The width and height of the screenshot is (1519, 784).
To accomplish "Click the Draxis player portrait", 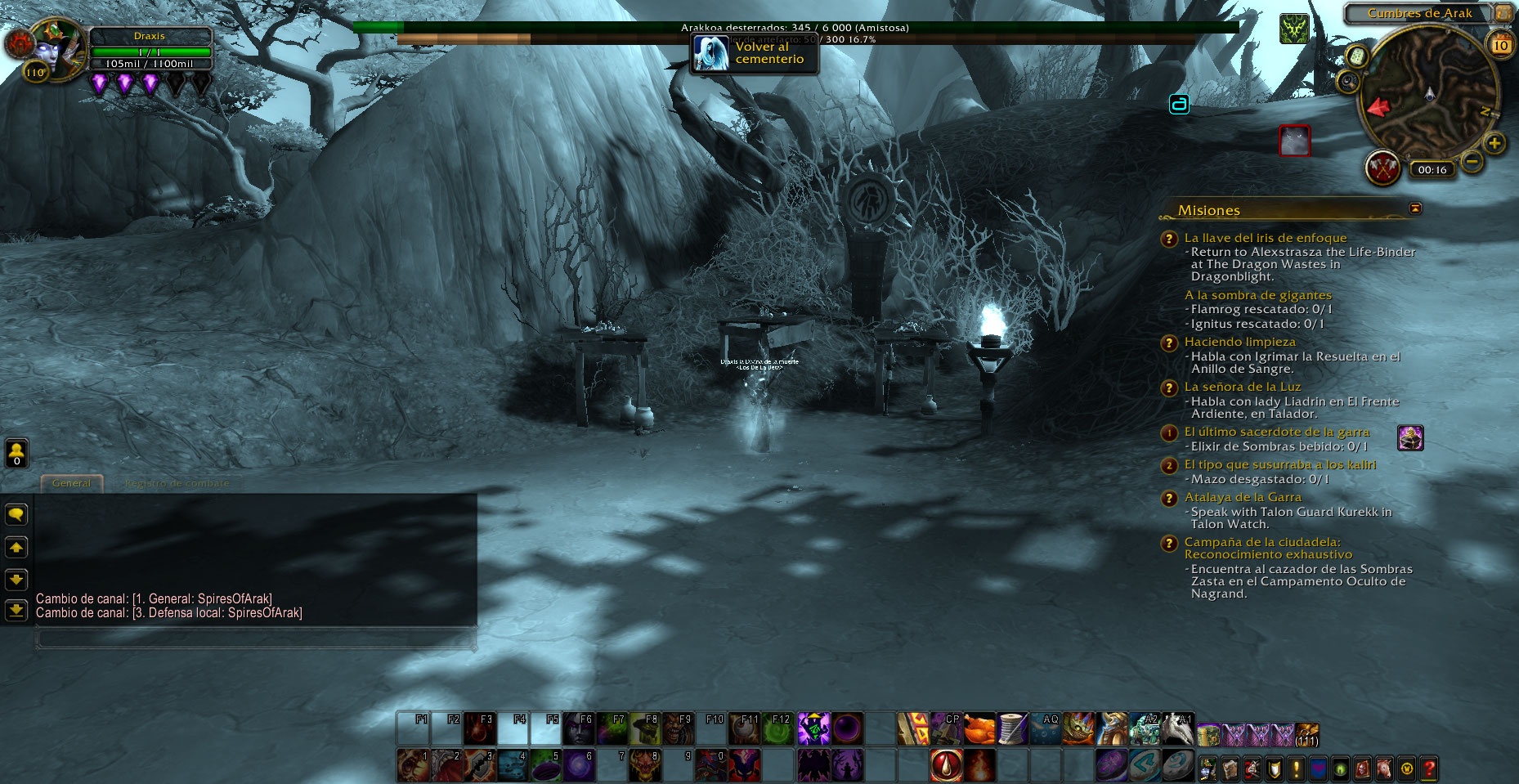I will pos(58,49).
